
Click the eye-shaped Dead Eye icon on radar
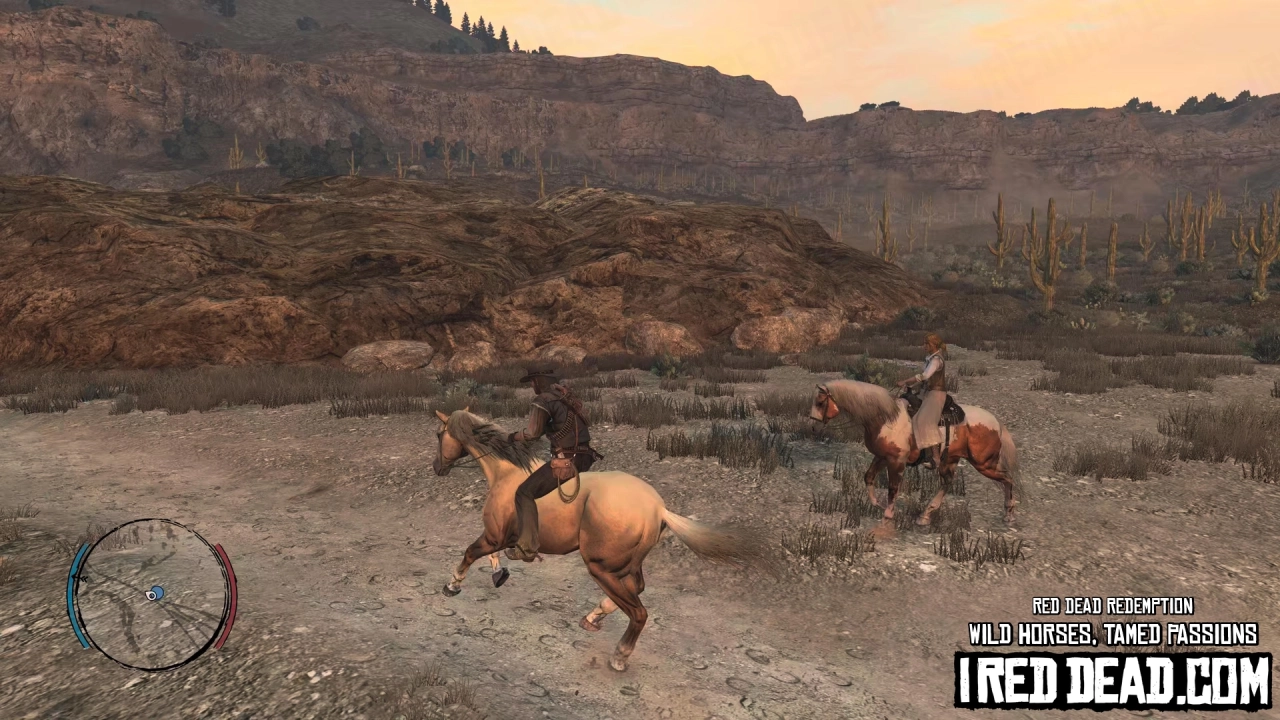click(150, 595)
